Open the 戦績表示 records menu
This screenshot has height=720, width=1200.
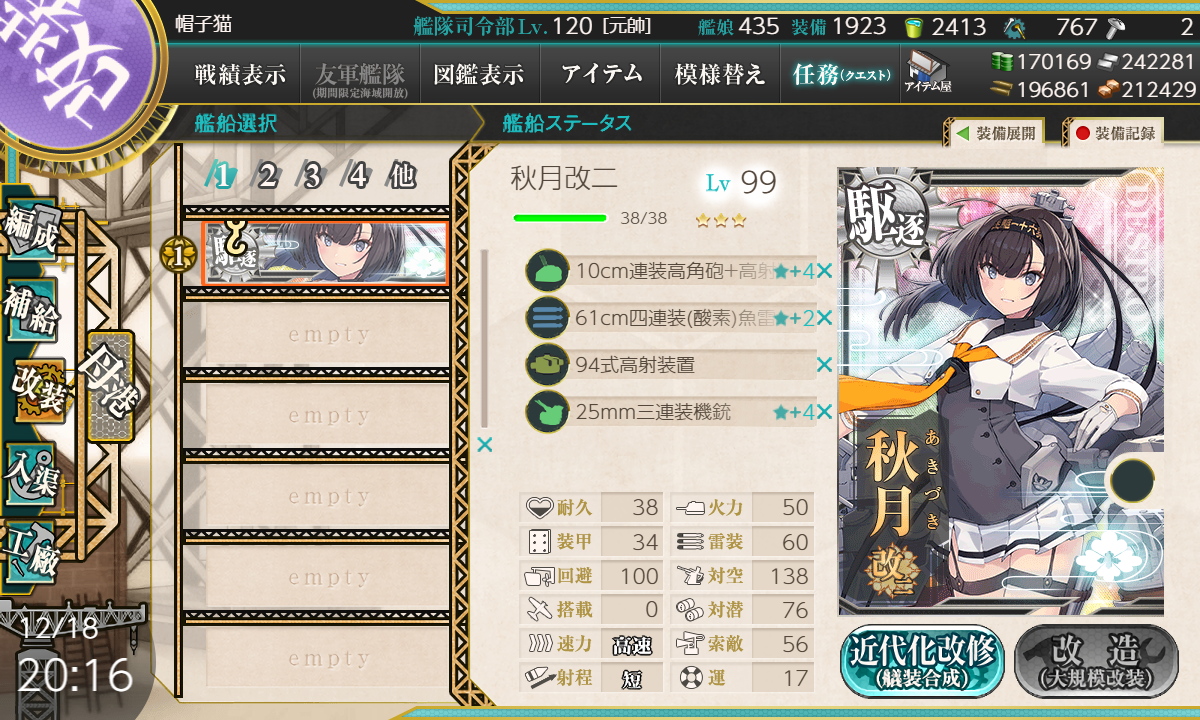(240, 74)
